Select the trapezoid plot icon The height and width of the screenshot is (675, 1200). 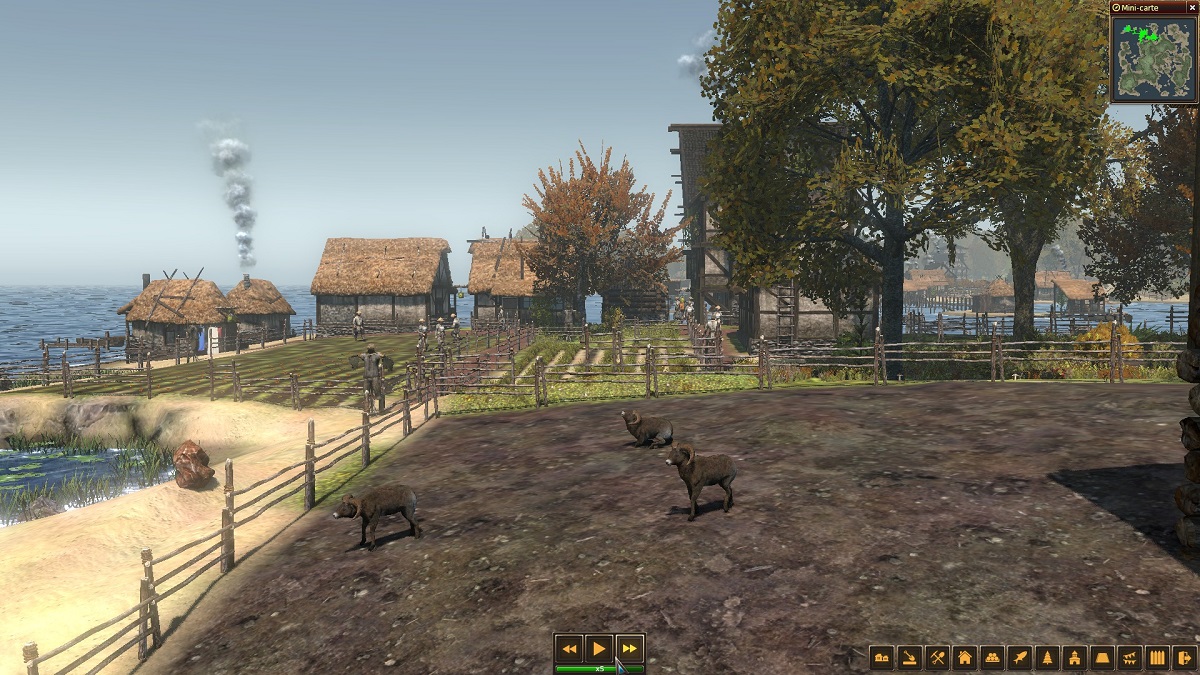pos(1102,657)
